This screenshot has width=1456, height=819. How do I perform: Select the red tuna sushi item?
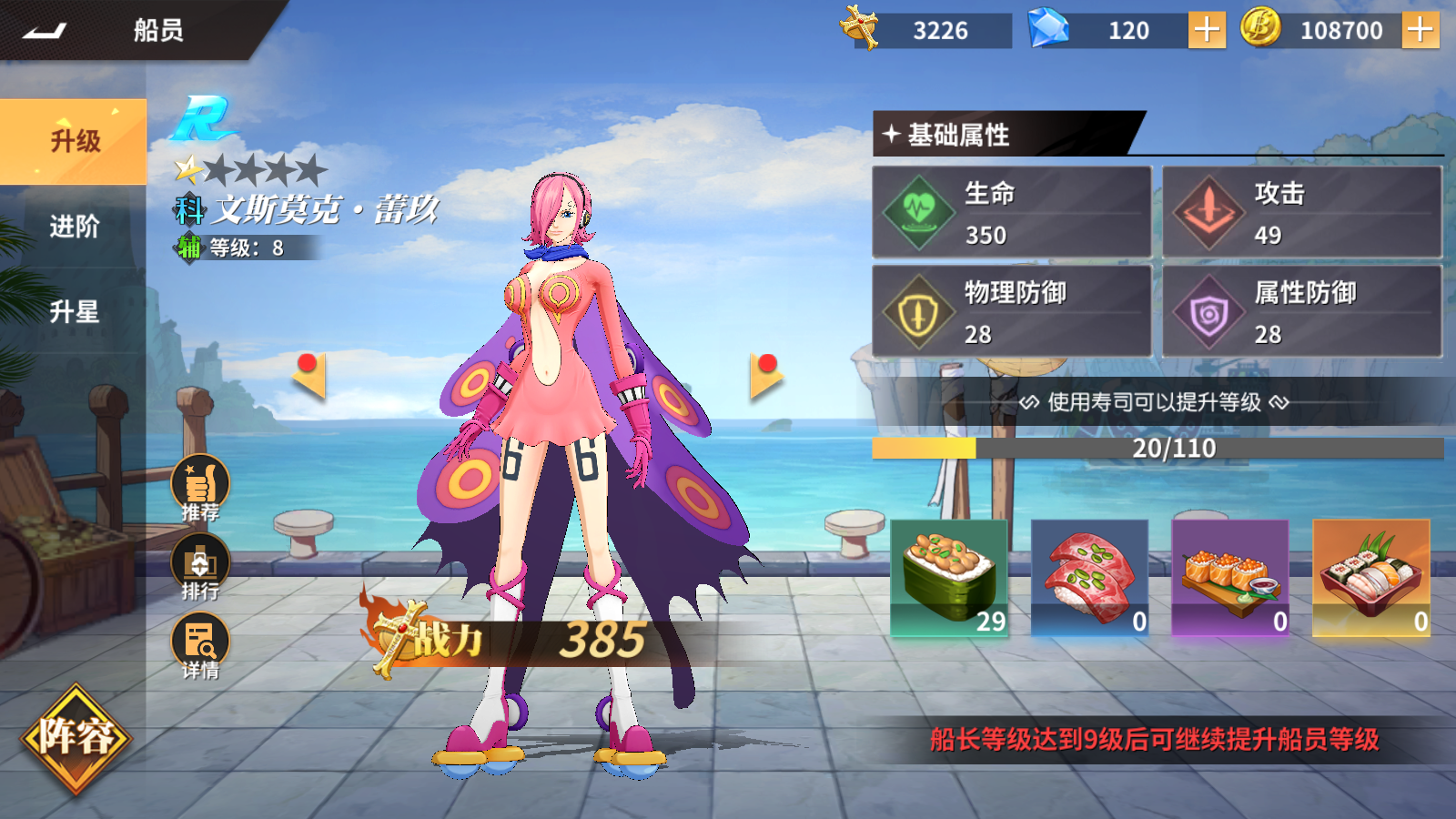[x=1089, y=578]
